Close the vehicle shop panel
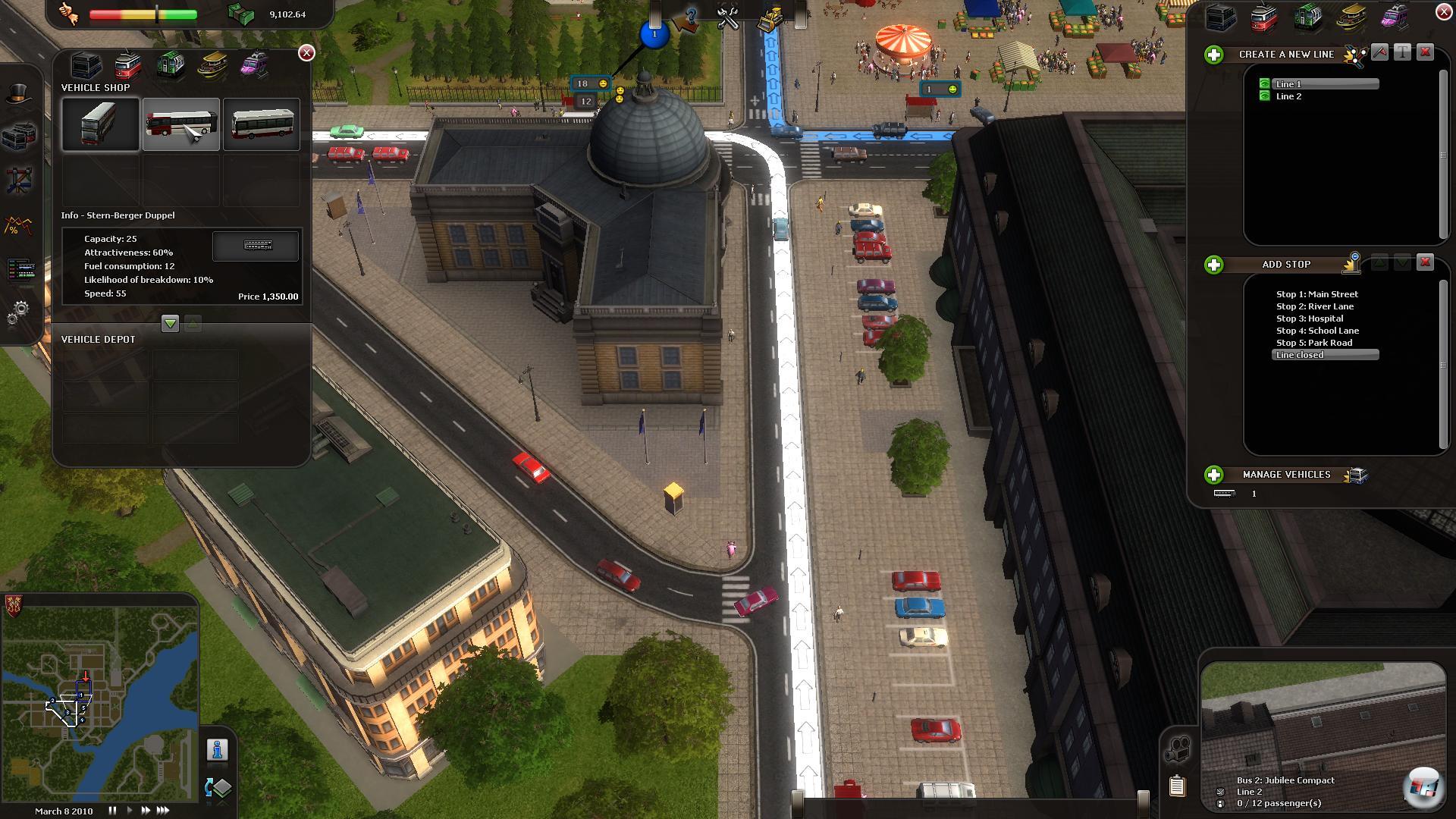This screenshot has width=1456, height=819. [x=306, y=52]
